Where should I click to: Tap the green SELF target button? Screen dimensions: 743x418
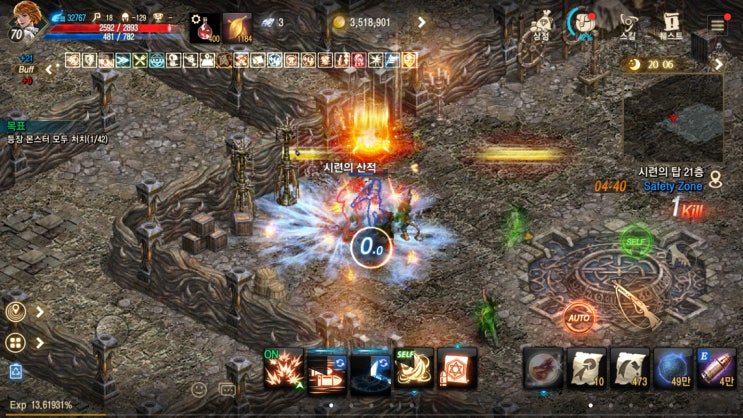(x=634, y=241)
